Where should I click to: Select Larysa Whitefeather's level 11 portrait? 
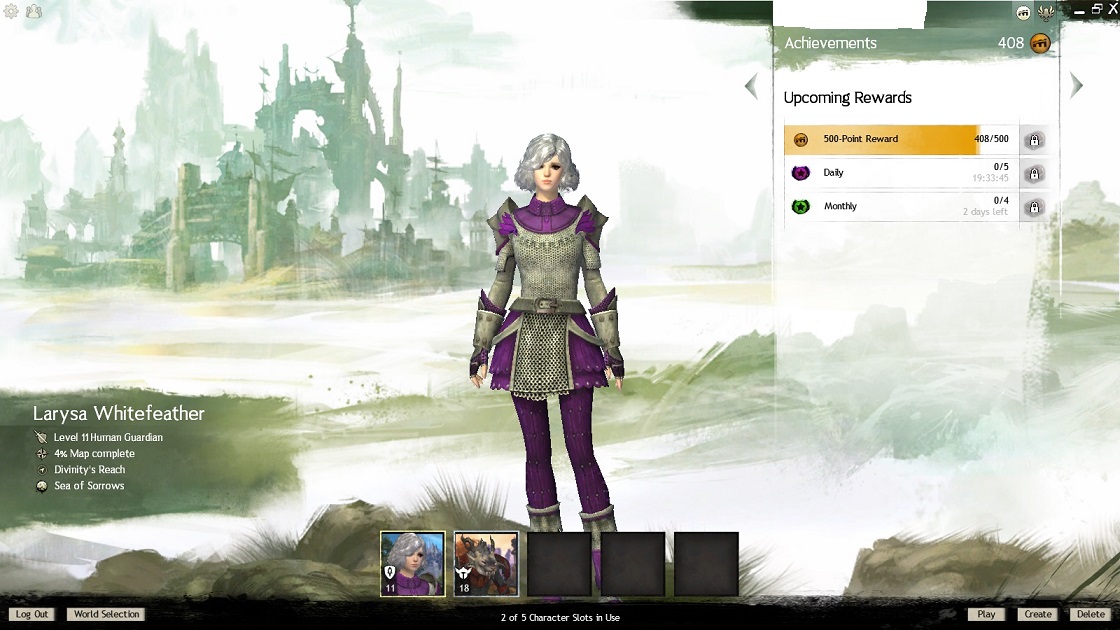(412, 564)
